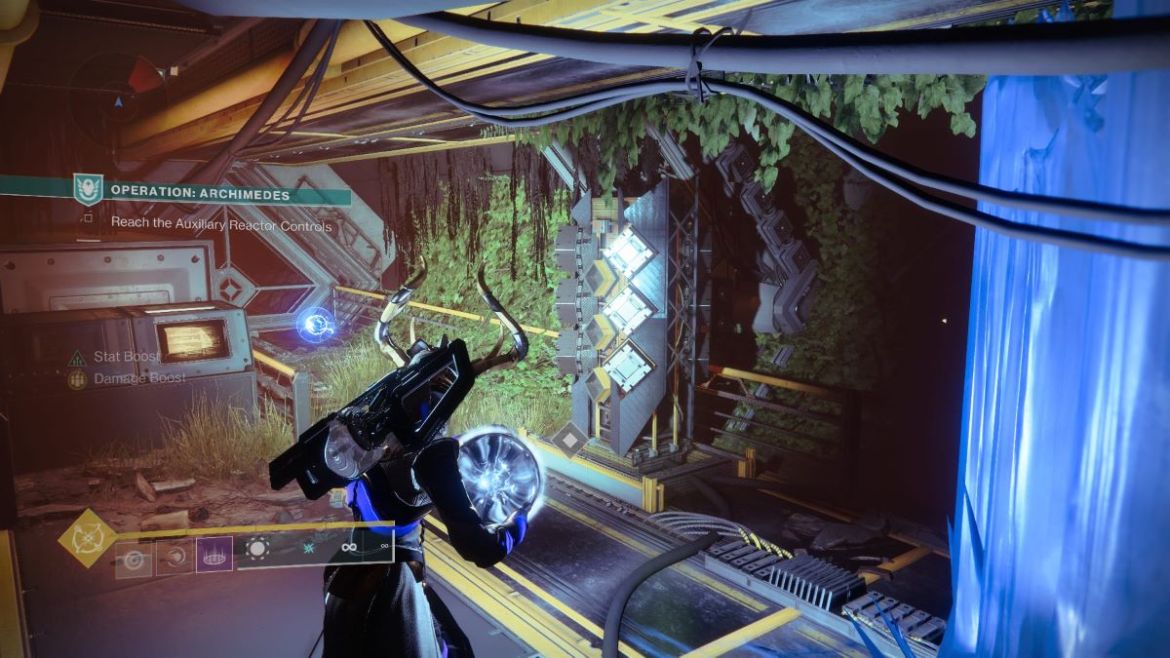Viewport: 1170px width, 658px height.
Task: Click the white sun-shaped weapon icon
Action: click(x=258, y=549)
